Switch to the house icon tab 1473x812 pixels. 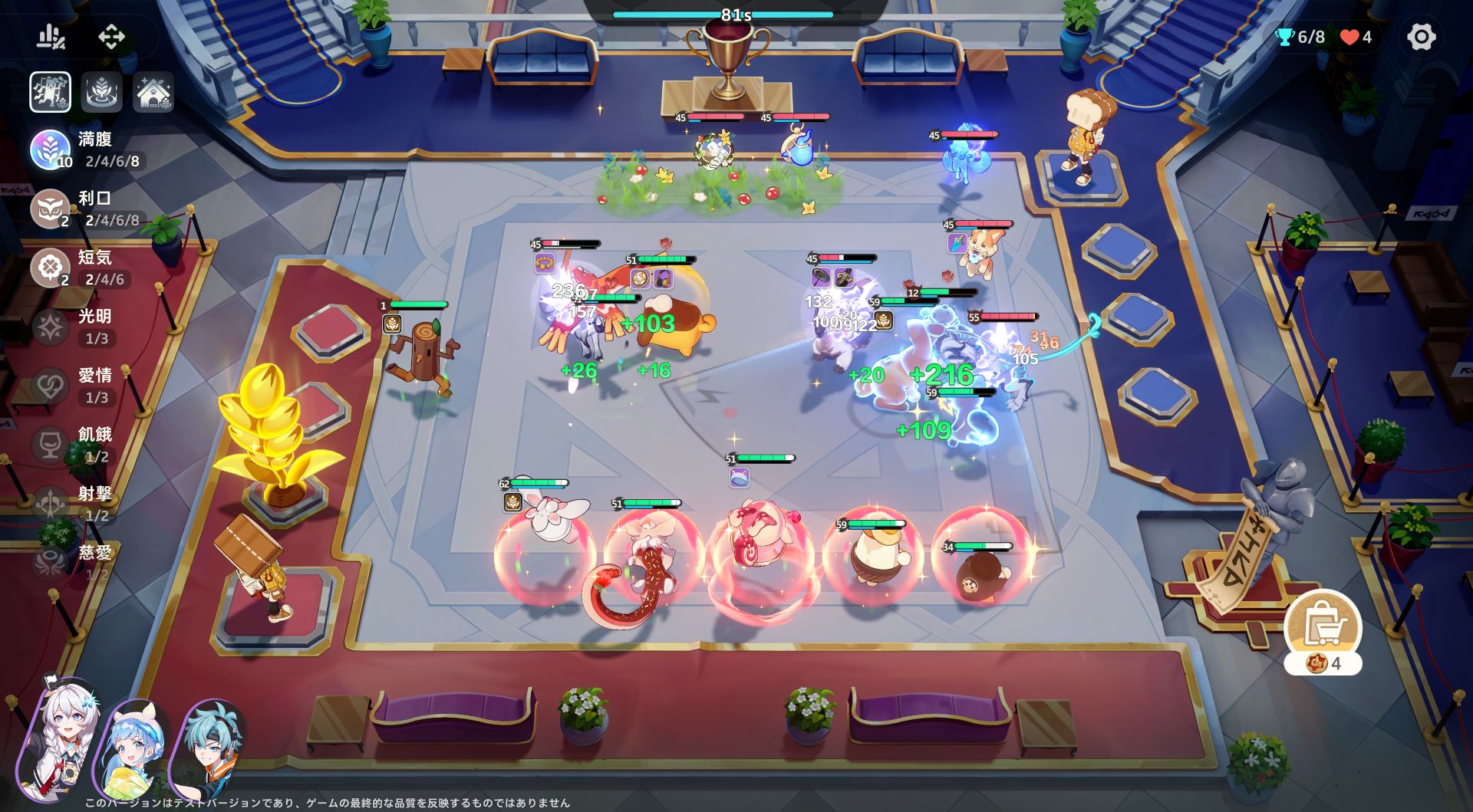[x=153, y=93]
